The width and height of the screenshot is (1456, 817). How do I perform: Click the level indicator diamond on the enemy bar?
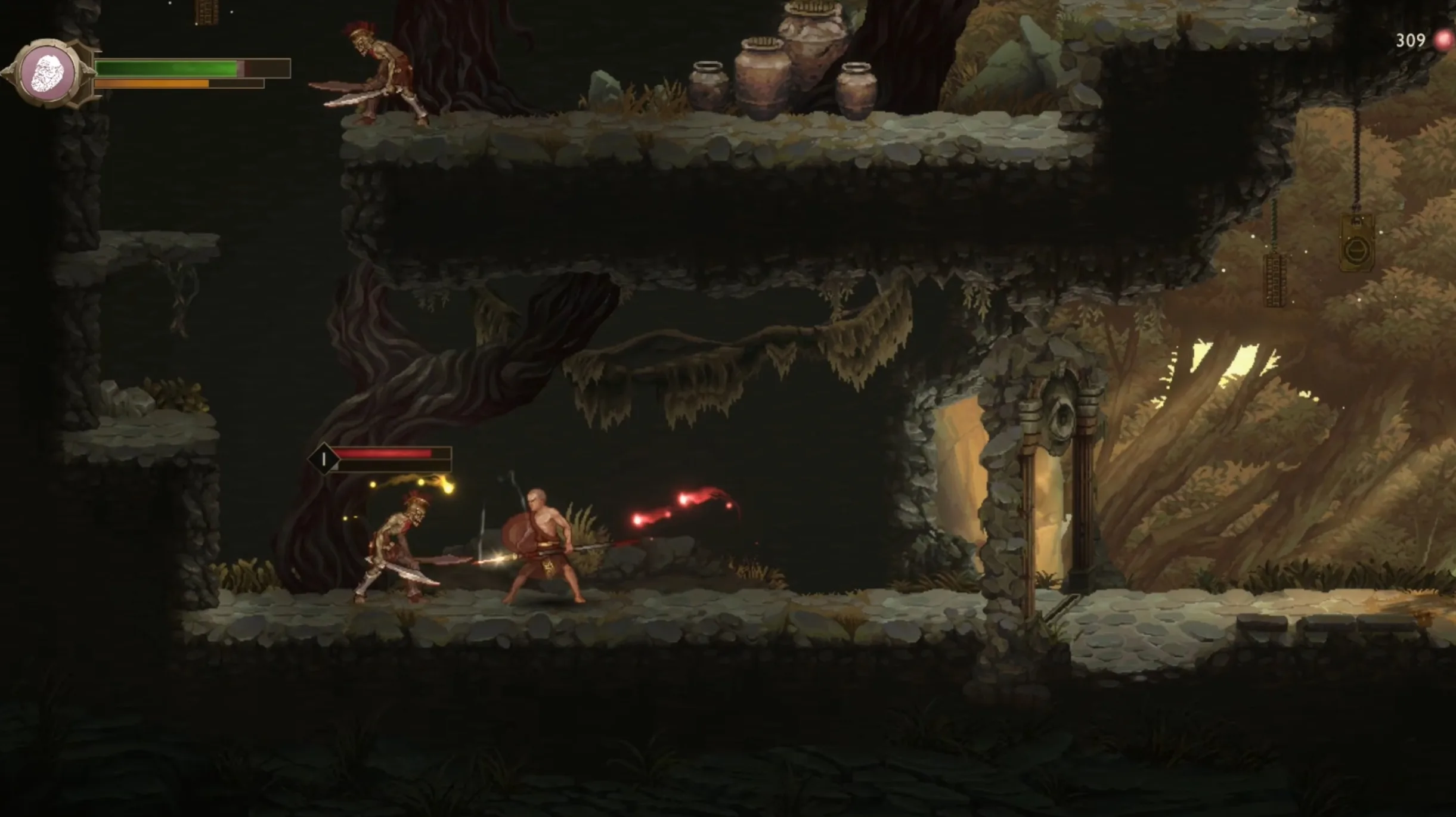point(324,459)
